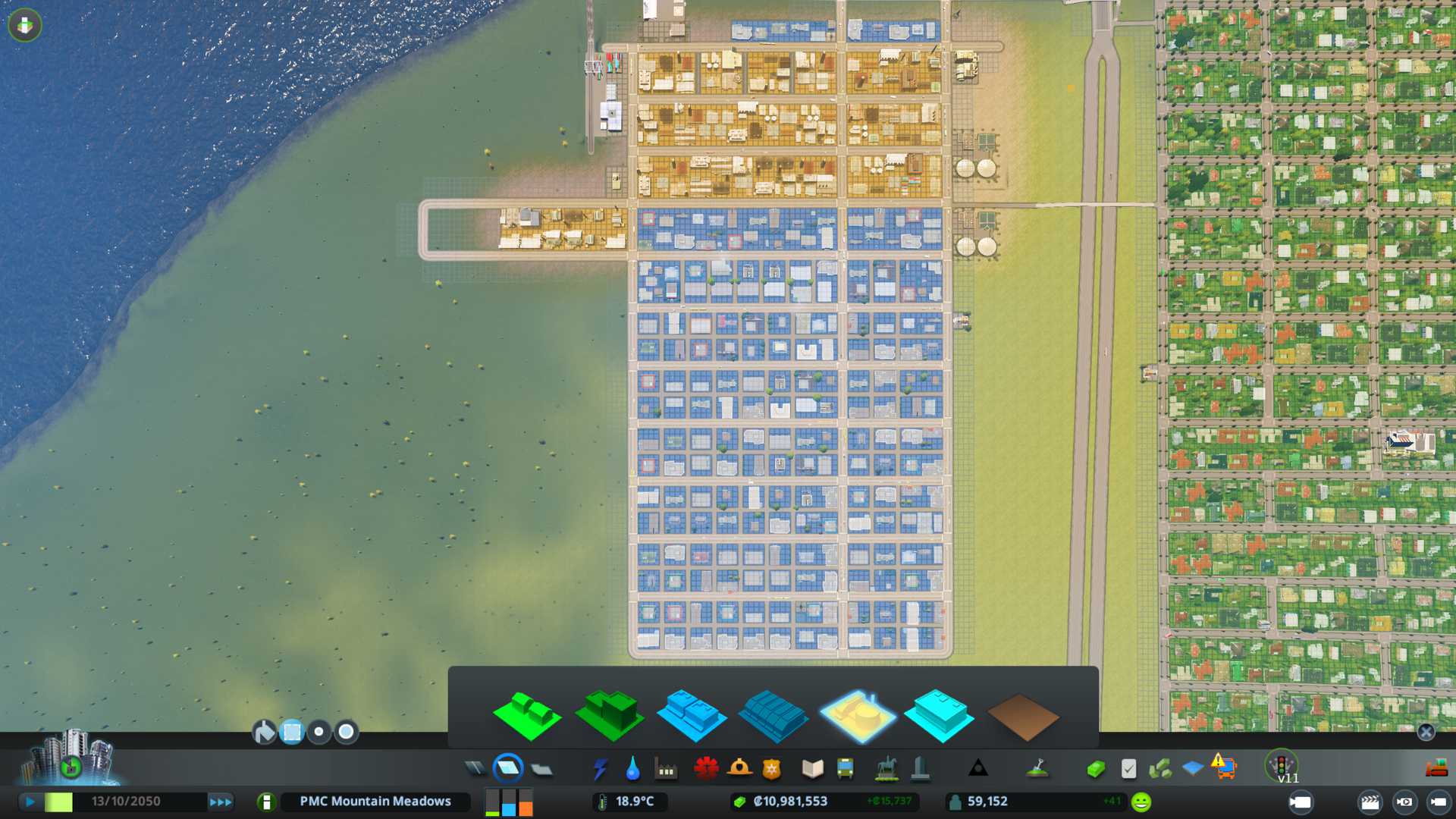Choose high density residential zoning
The width and height of the screenshot is (1456, 819).
pyautogui.click(x=610, y=716)
